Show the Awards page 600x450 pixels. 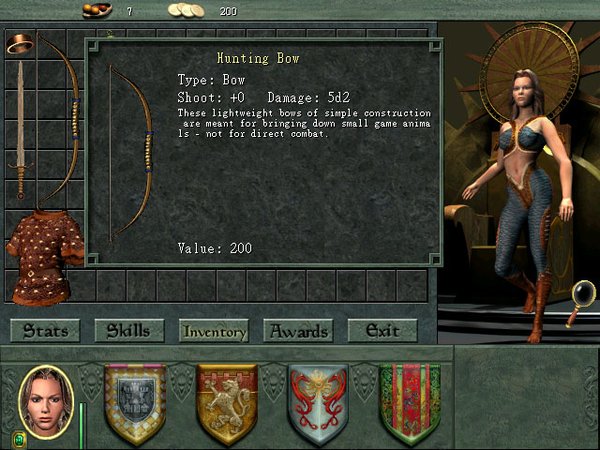tap(298, 330)
